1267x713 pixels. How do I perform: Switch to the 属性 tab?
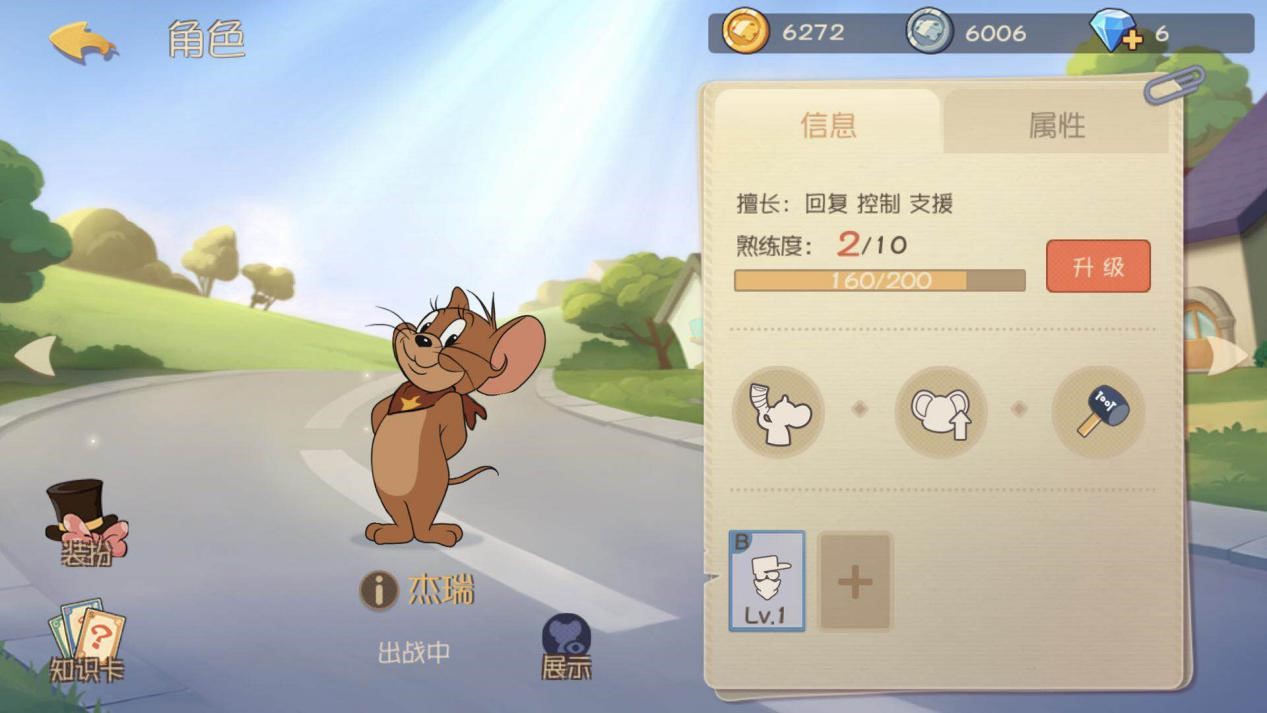click(x=1056, y=125)
